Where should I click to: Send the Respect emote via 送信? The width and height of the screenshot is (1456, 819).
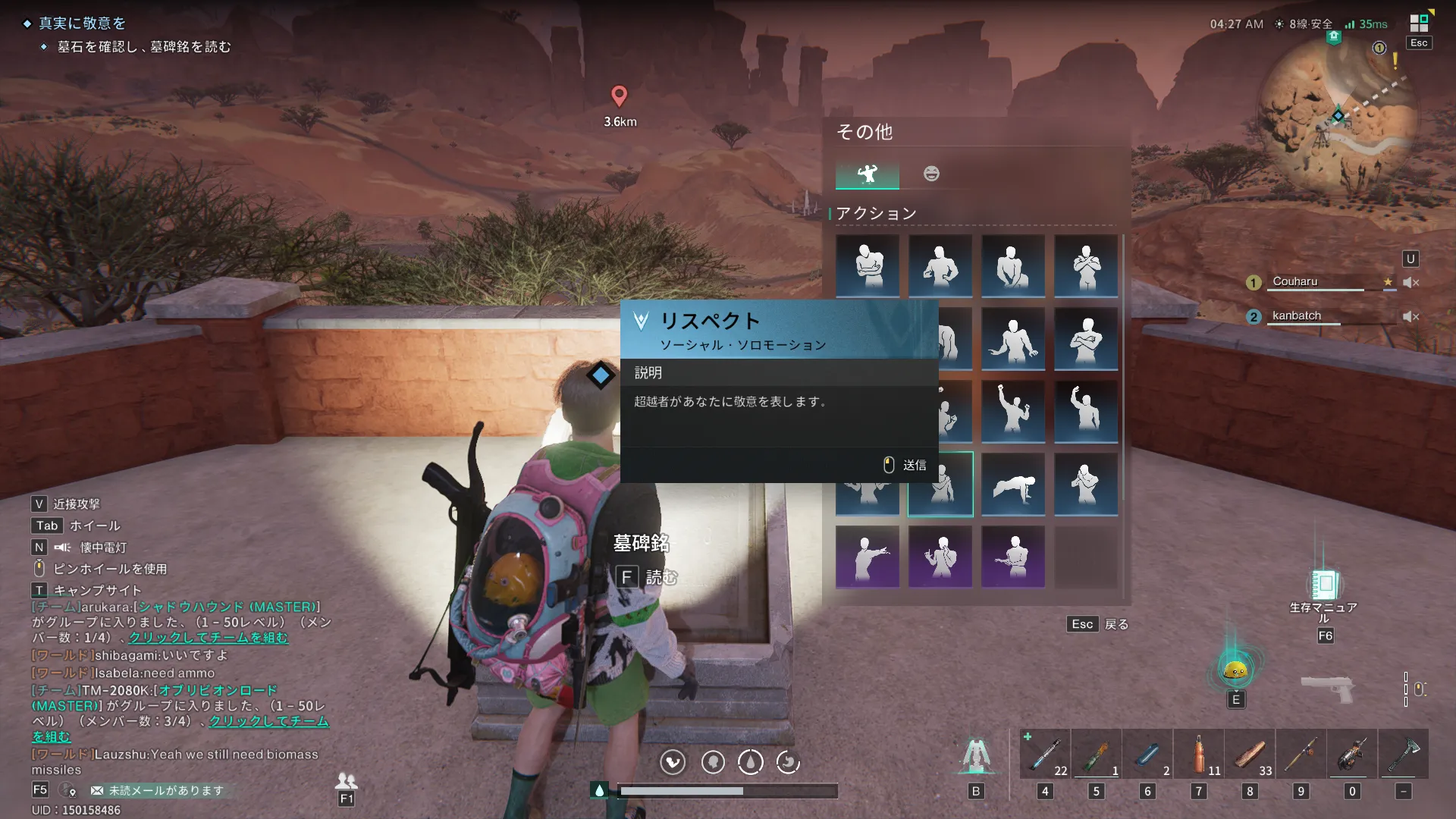pos(905,465)
